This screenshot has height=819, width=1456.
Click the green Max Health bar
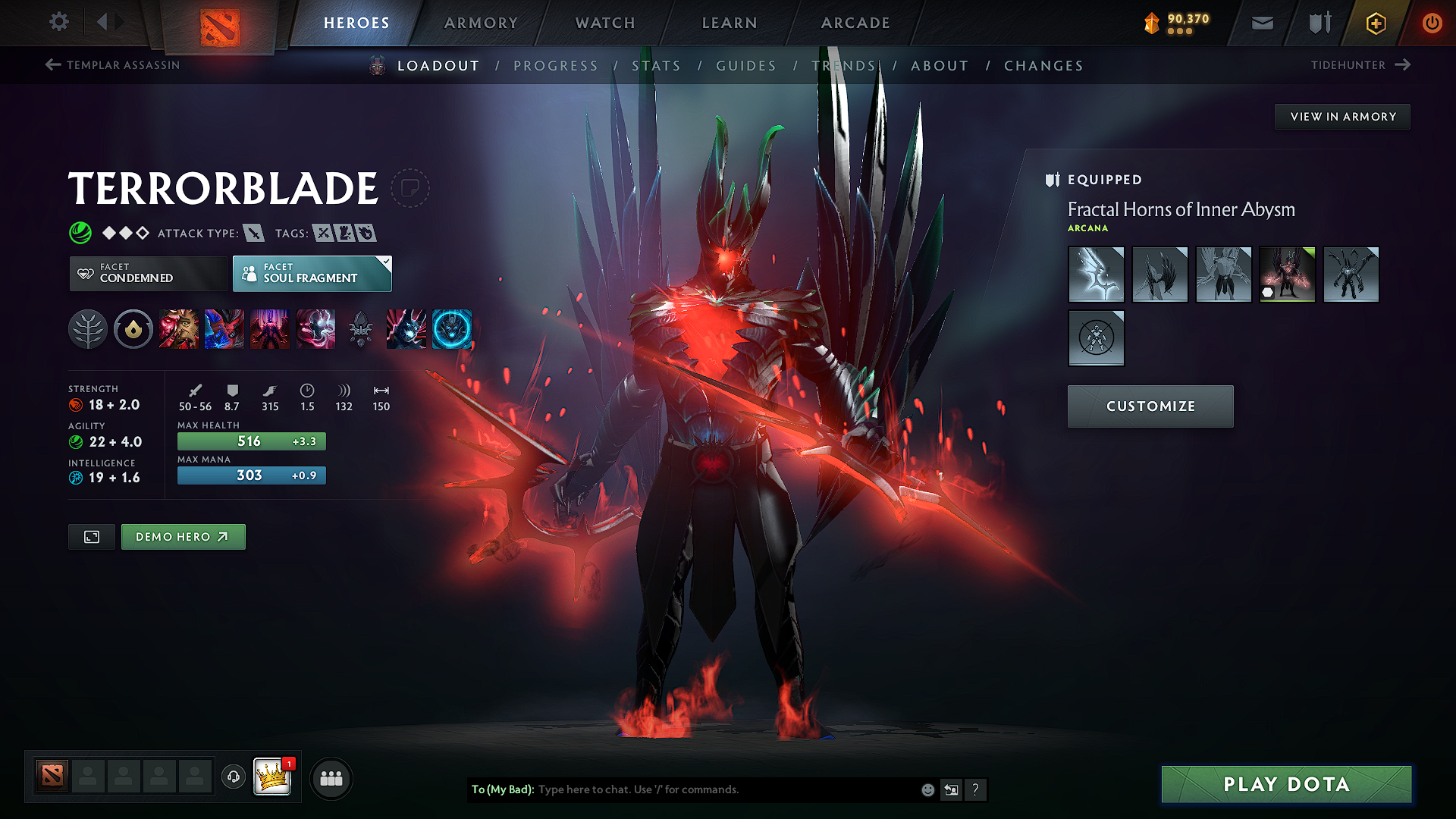click(x=251, y=441)
